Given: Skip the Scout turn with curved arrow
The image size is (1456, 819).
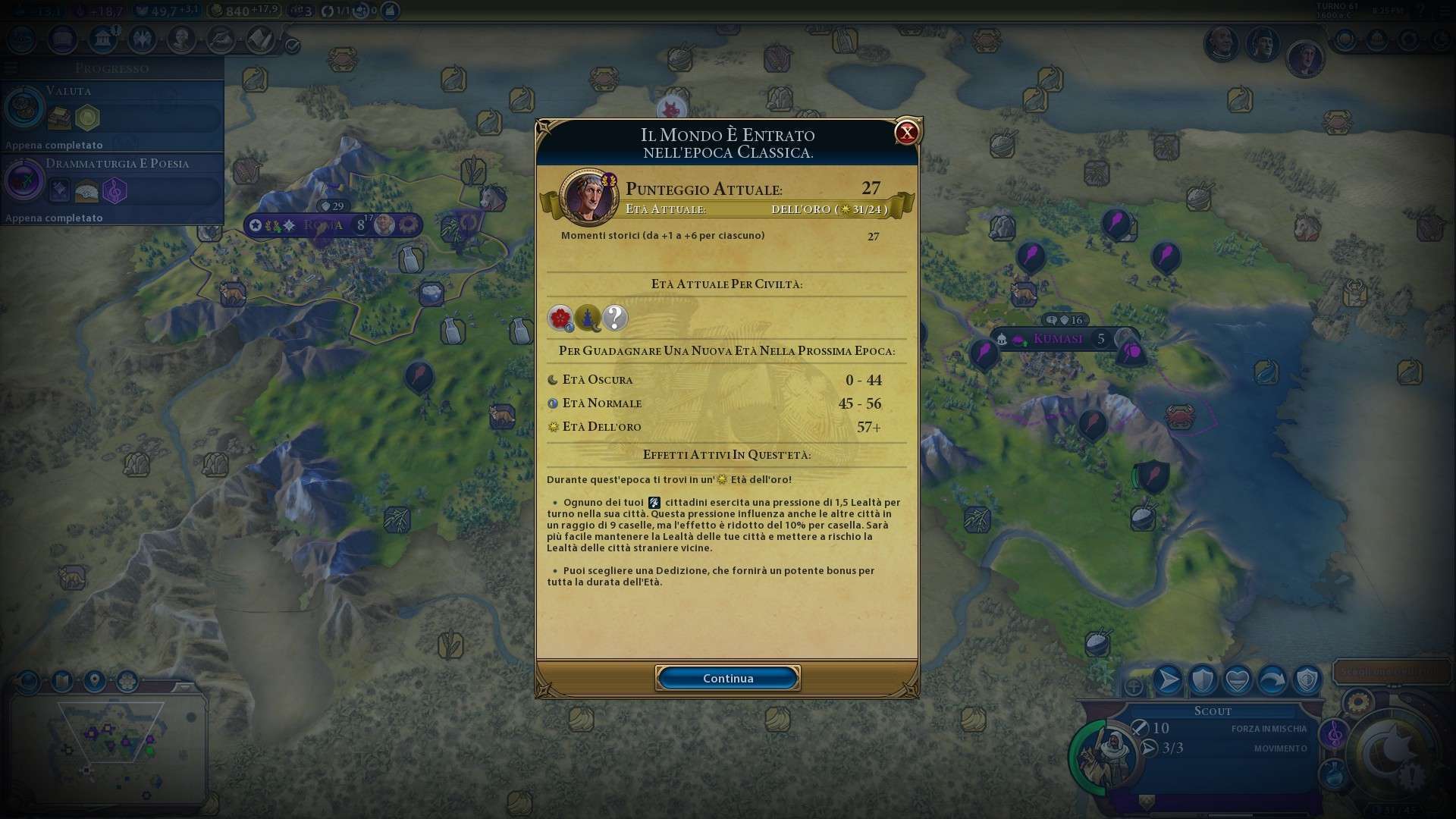Looking at the screenshot, I should [x=1272, y=680].
